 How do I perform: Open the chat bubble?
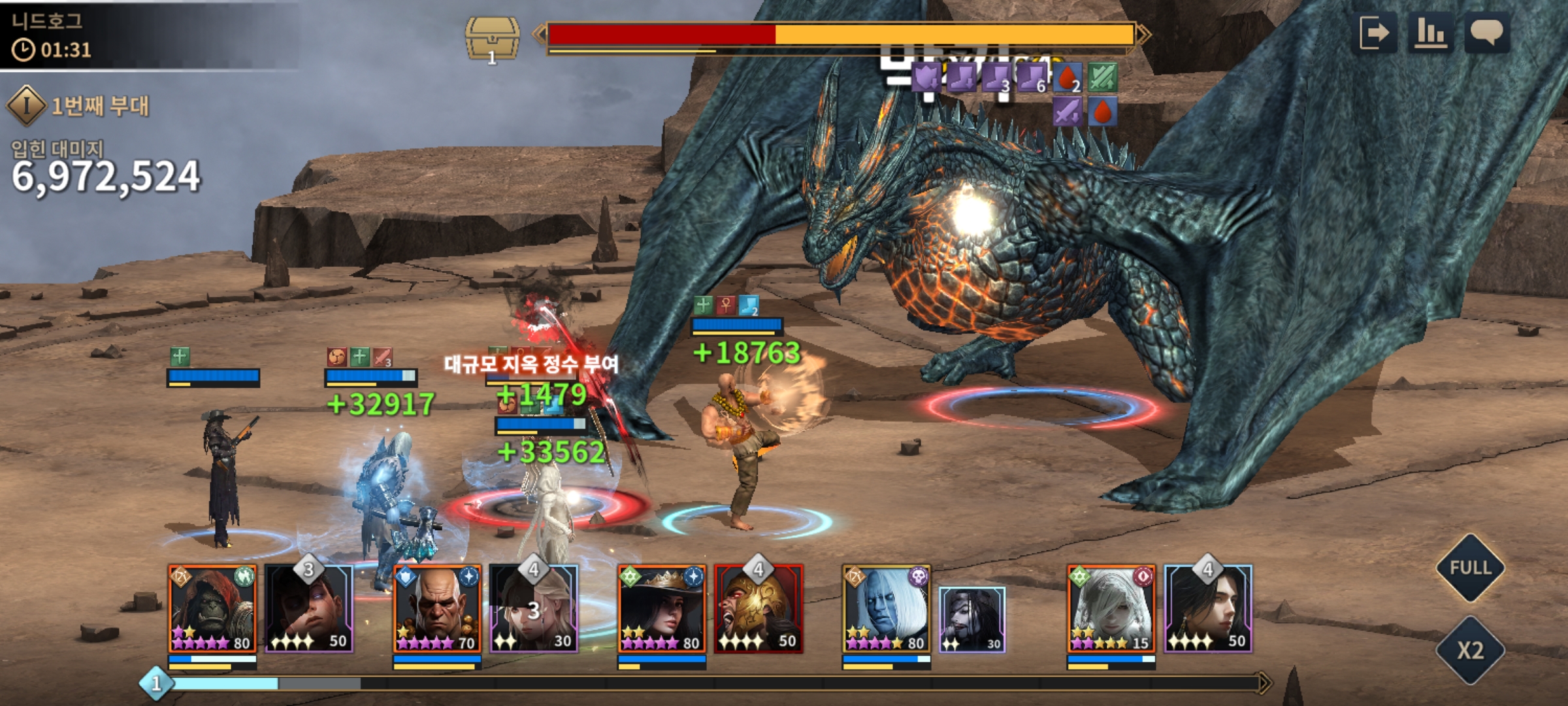coord(1487,33)
